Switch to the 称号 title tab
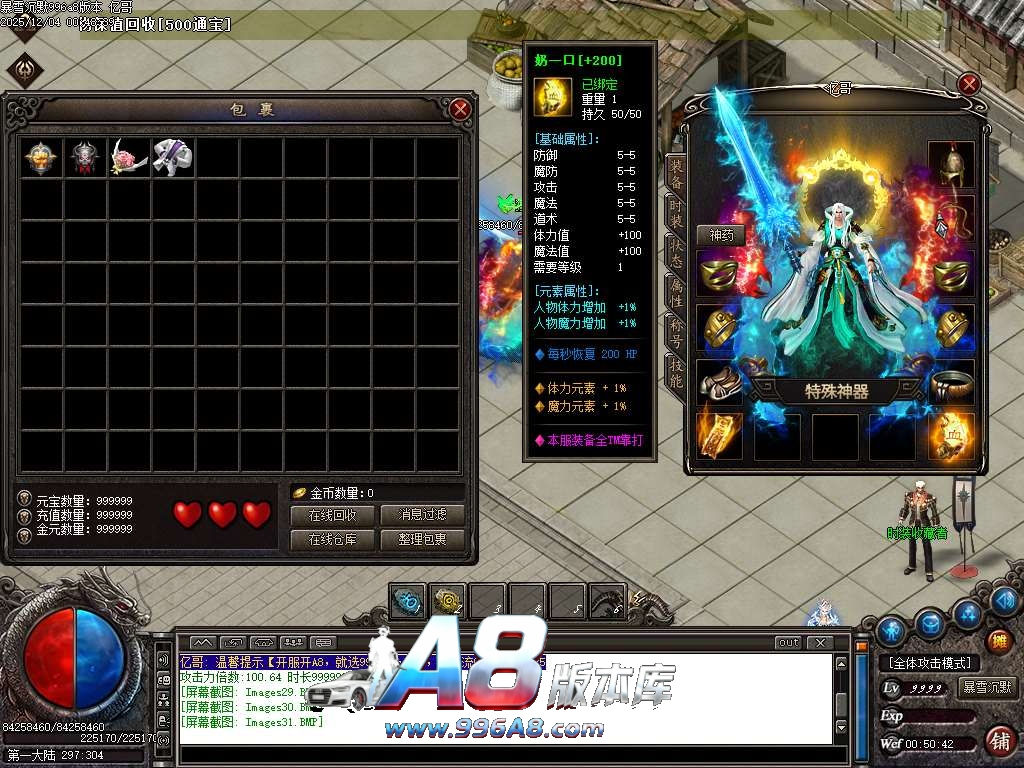This screenshot has height=768, width=1024. pyautogui.click(x=676, y=331)
